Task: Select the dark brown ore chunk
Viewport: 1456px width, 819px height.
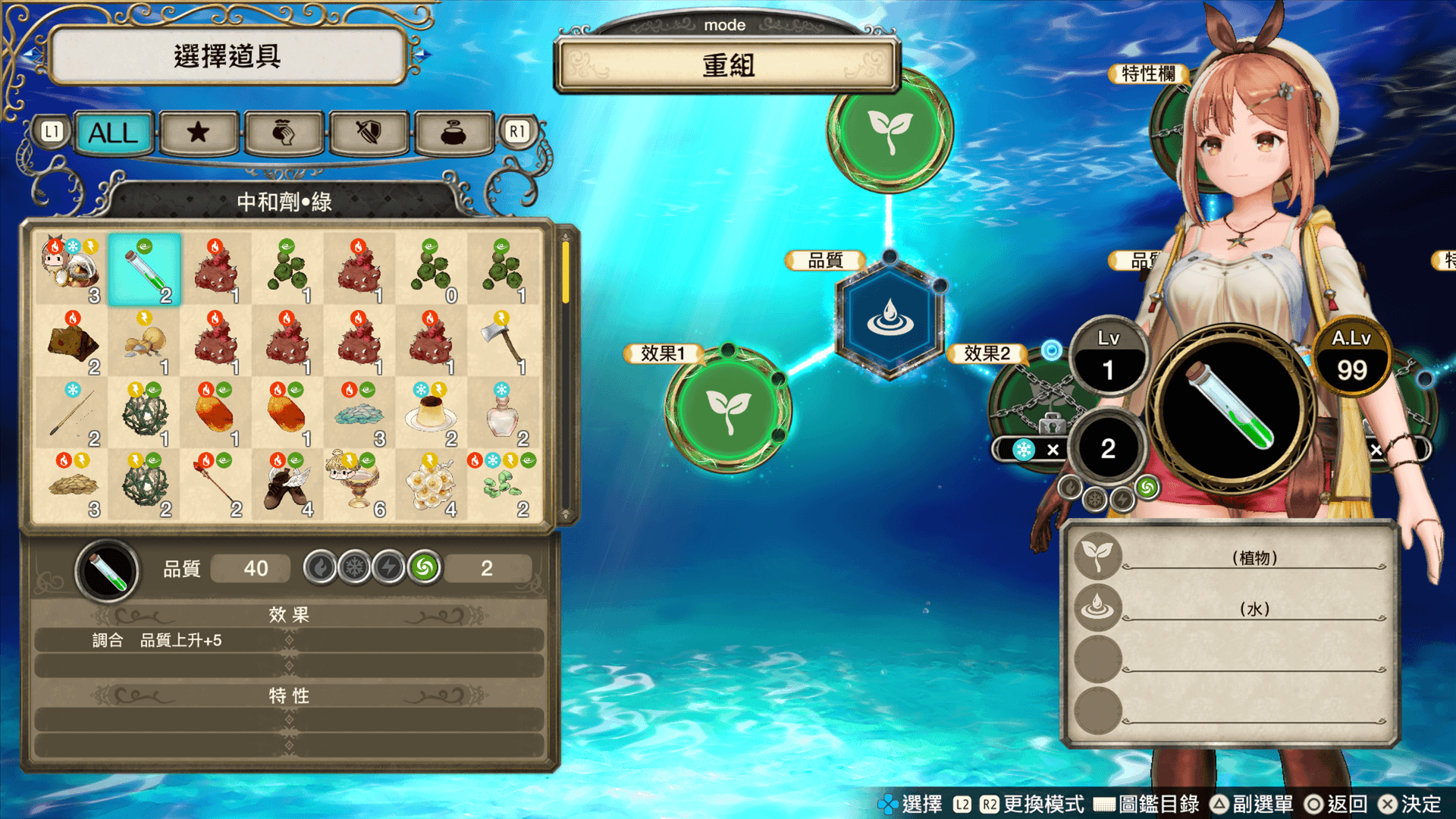Action: pos(73,342)
